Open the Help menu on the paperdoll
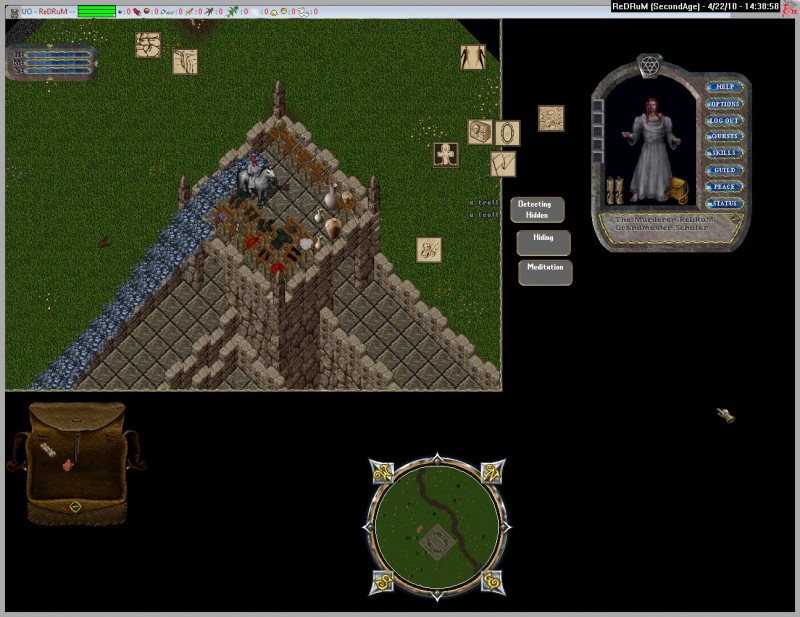 723,87
